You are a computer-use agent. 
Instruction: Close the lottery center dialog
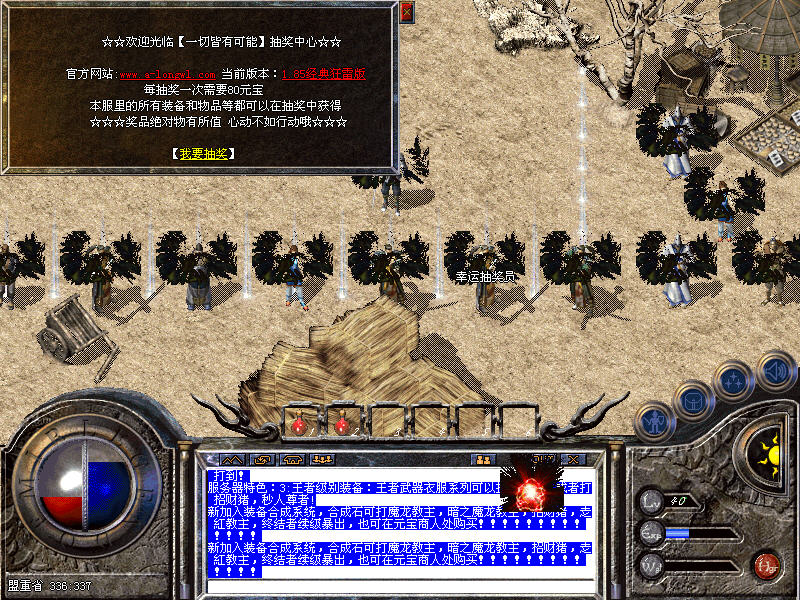[x=406, y=12]
